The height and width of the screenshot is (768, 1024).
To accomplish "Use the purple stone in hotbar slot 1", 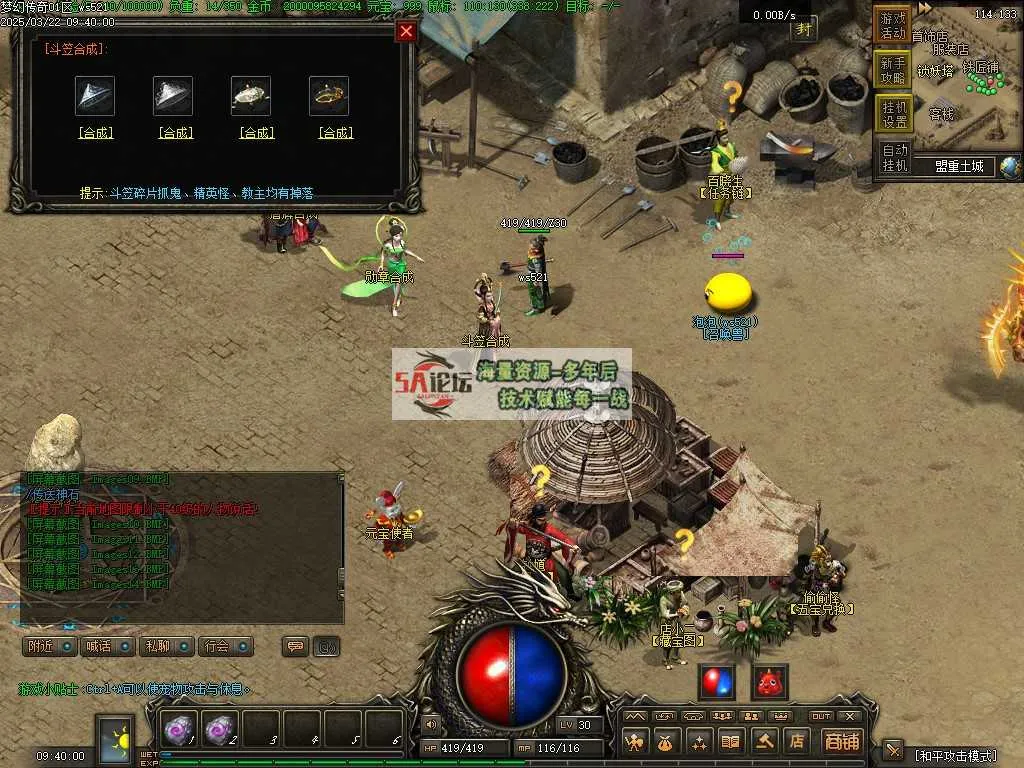I will [x=181, y=730].
